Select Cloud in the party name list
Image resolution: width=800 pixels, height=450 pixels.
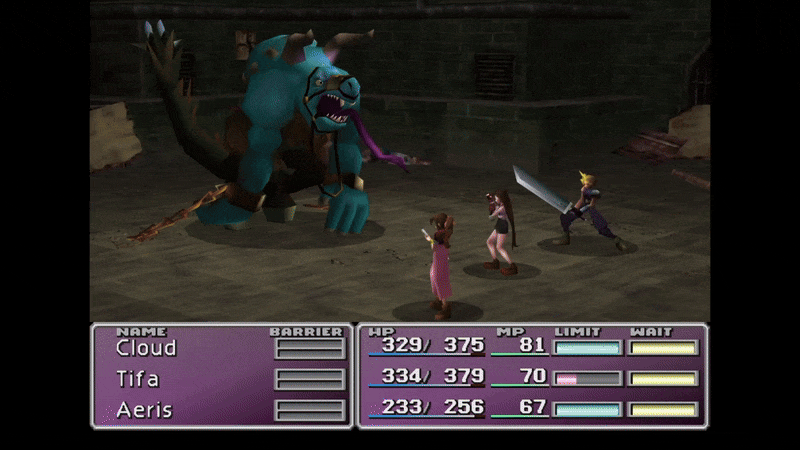tap(146, 348)
